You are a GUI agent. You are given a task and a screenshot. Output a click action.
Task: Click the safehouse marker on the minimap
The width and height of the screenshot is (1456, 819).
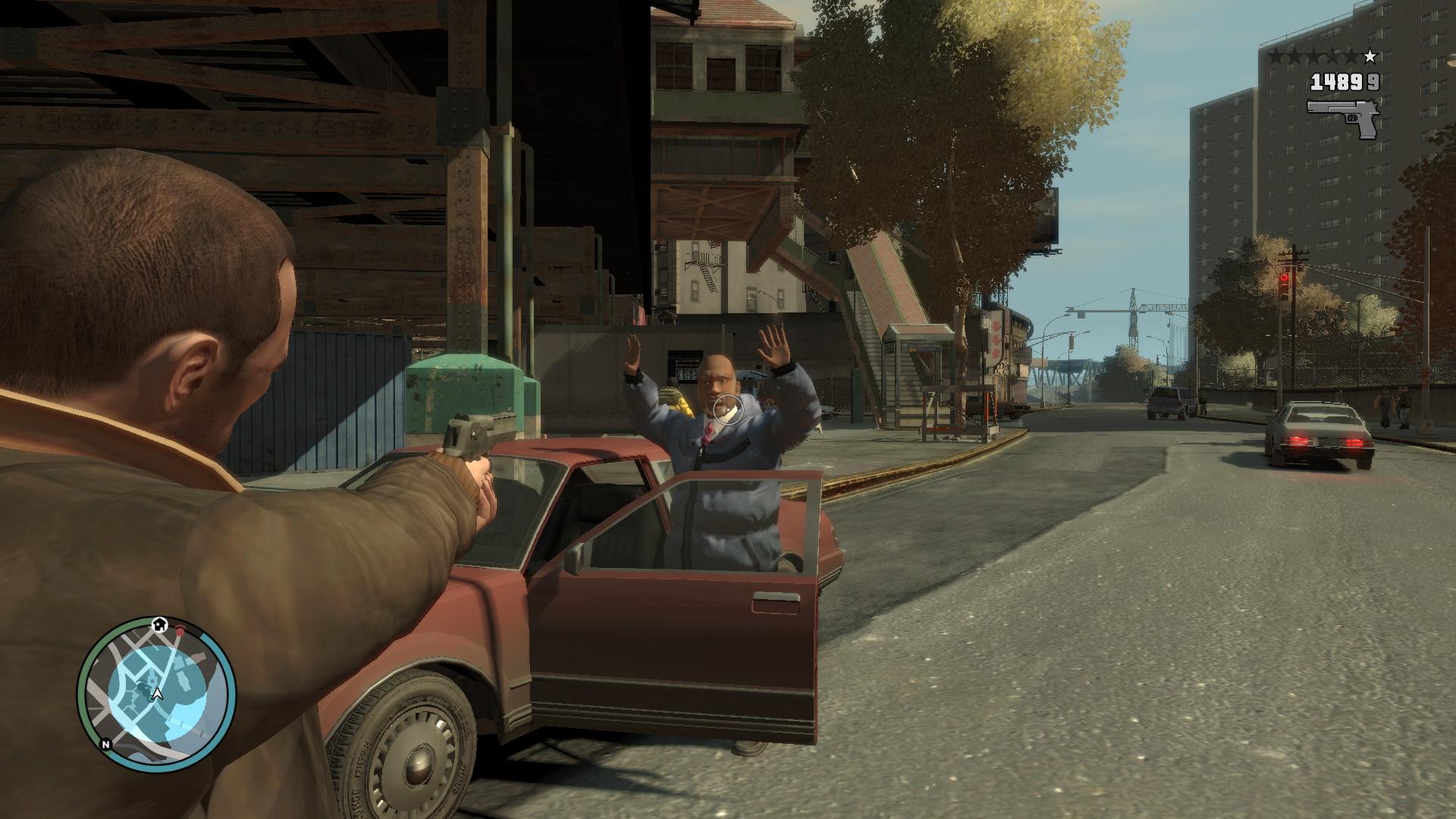pyautogui.click(x=159, y=624)
